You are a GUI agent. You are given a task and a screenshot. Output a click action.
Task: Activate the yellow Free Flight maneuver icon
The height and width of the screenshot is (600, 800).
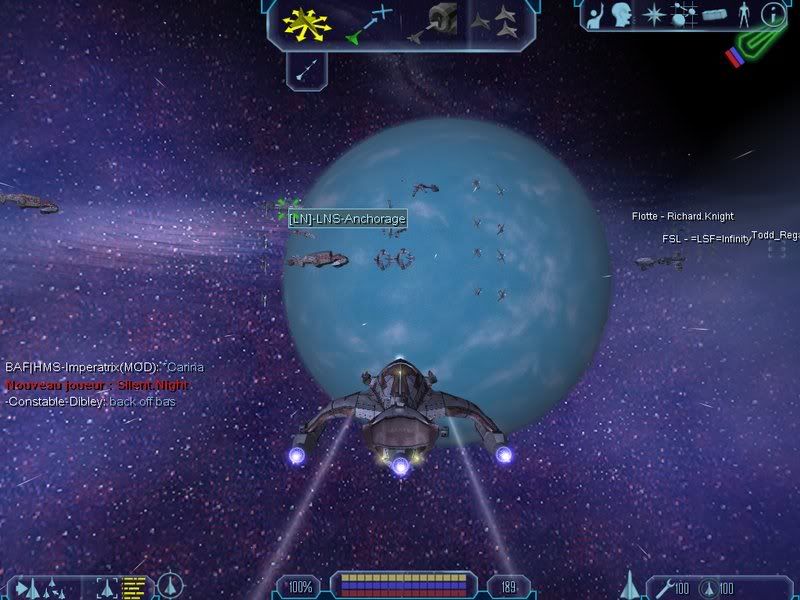click(305, 23)
